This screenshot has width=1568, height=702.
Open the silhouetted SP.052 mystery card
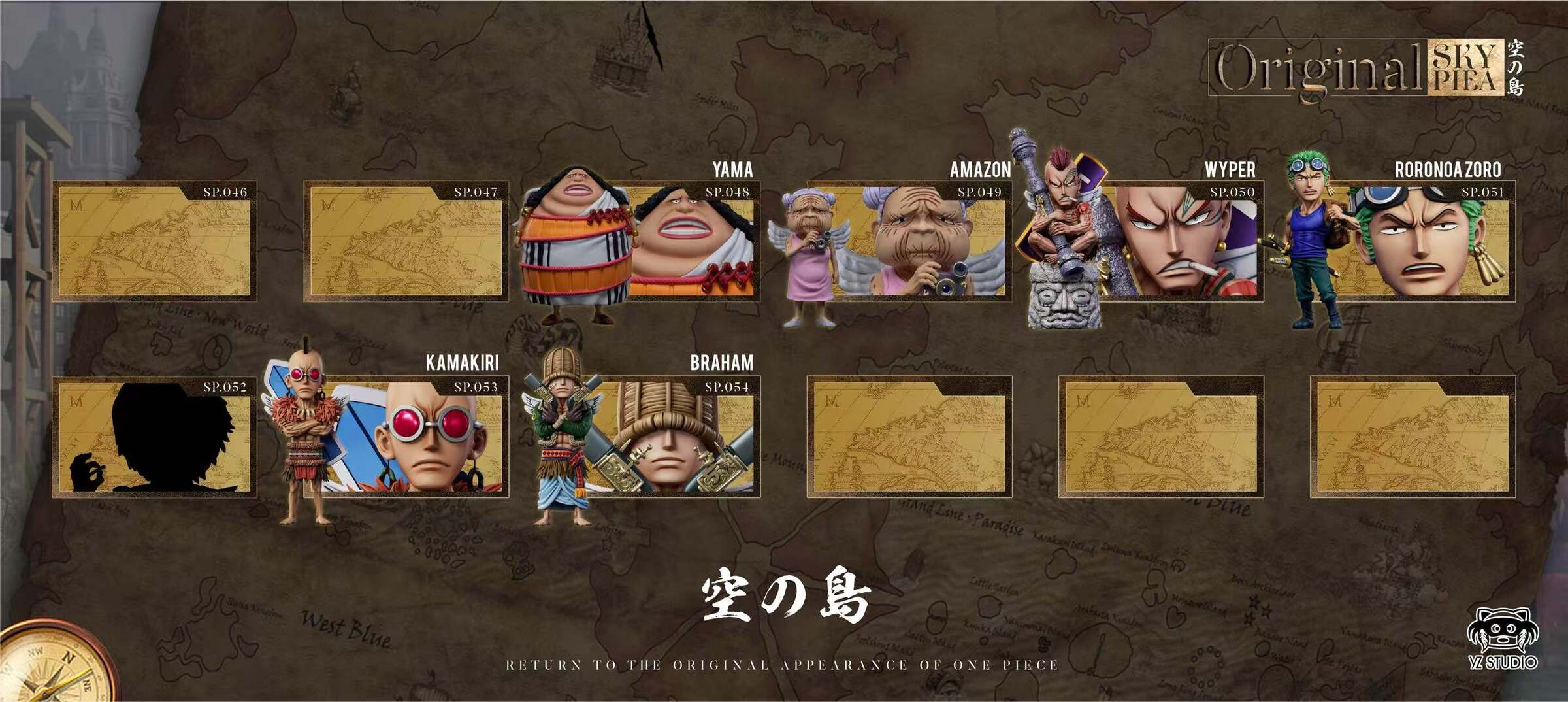click(x=154, y=437)
